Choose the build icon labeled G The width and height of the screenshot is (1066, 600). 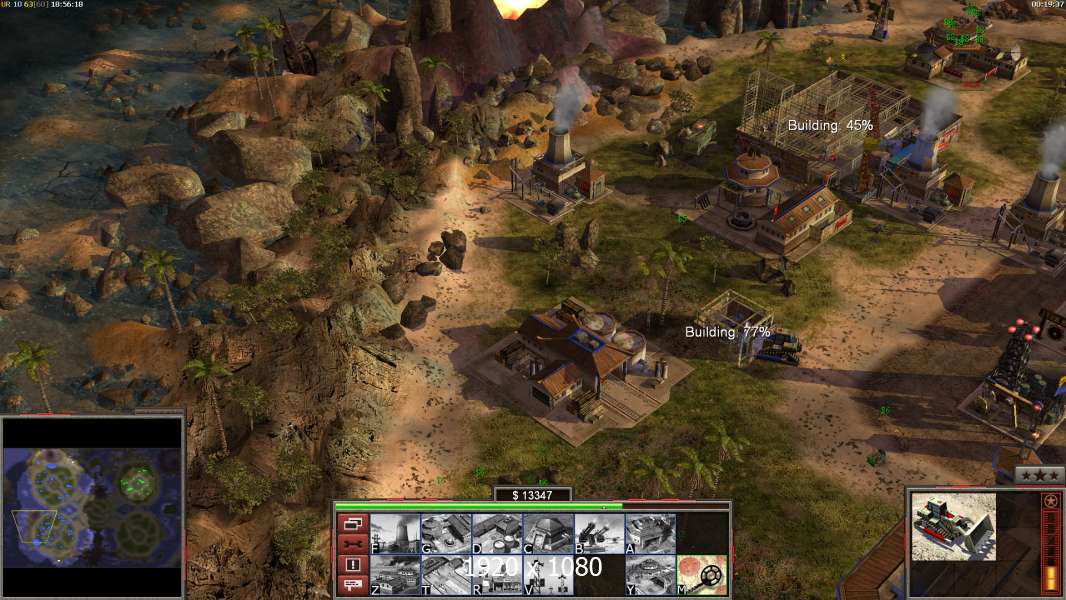446,533
